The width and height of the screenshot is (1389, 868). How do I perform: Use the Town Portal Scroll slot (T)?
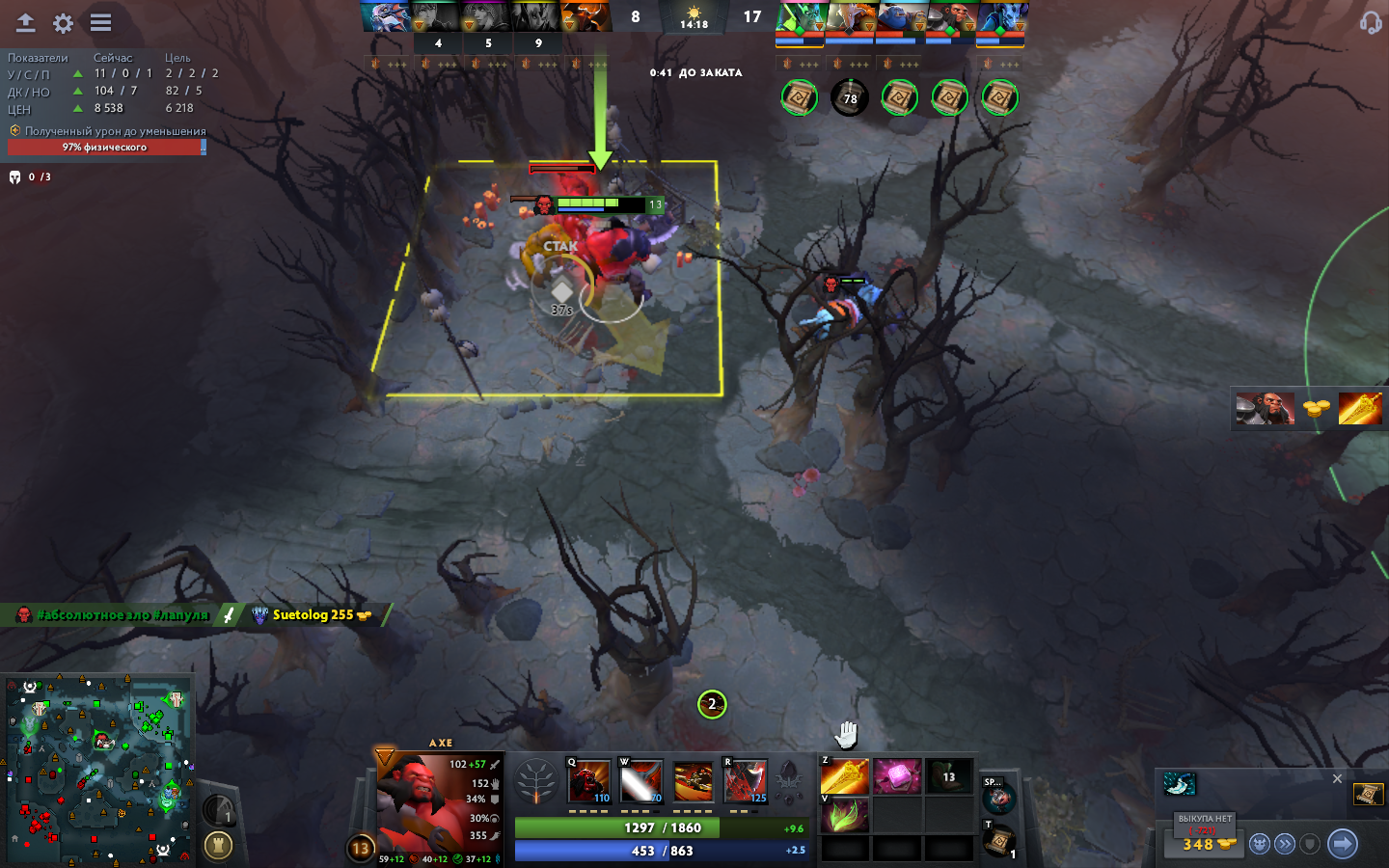[x=999, y=842]
